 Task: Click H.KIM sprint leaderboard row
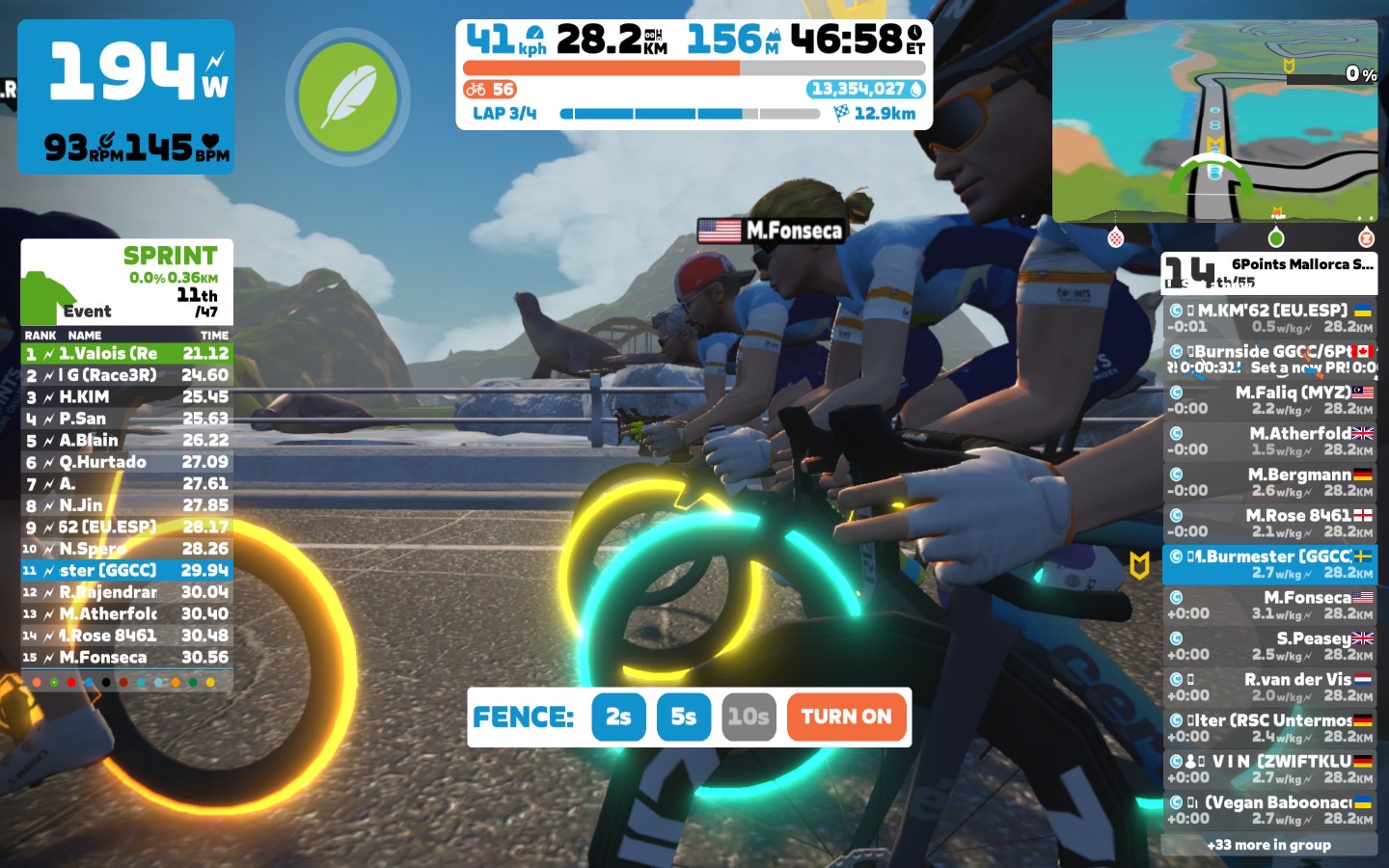[x=126, y=397]
